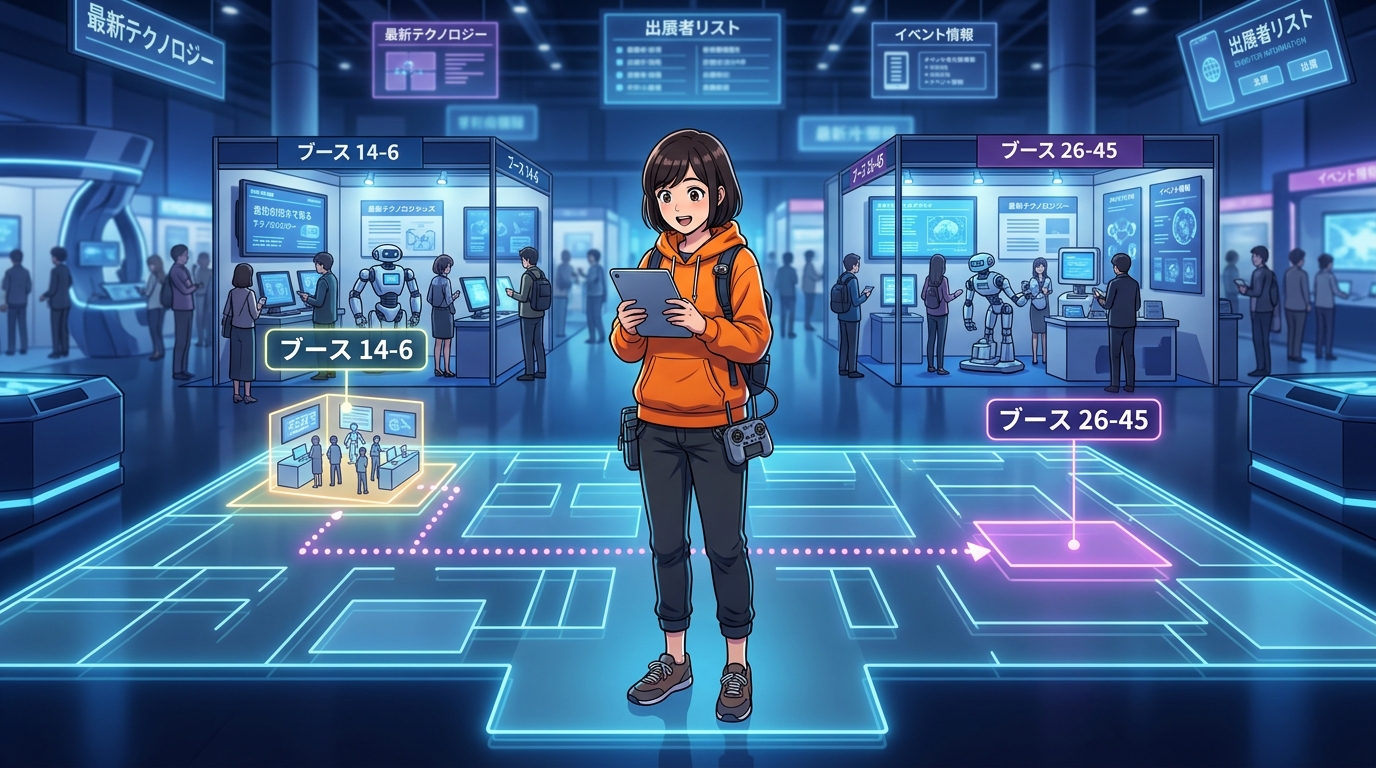Screen dimensions: 1376x768
Task: Select the purple ブース 26-45 callout label
Action: click(1073, 420)
